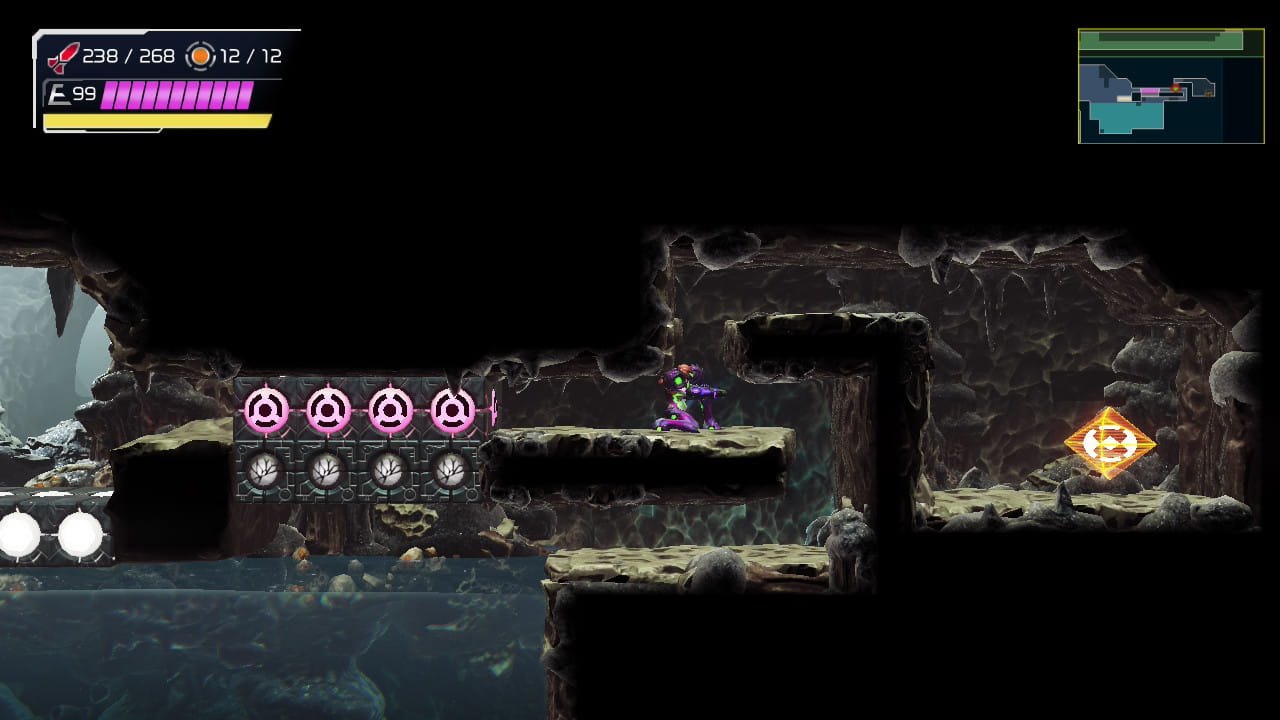Select the teal water area on the minimap
The height and width of the screenshot is (720, 1280).
pos(1128,113)
